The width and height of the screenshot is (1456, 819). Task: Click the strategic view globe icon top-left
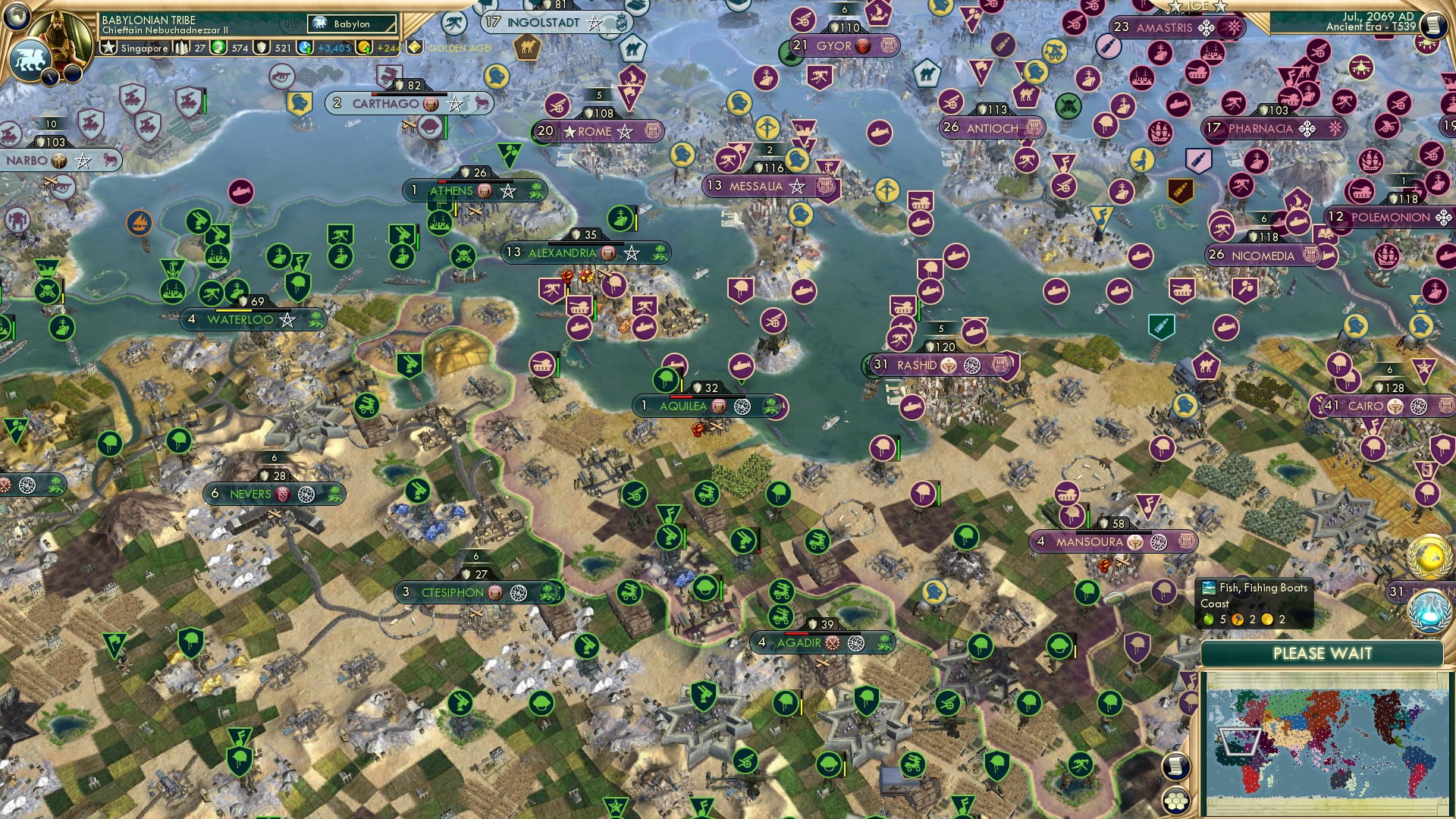pos(17,18)
